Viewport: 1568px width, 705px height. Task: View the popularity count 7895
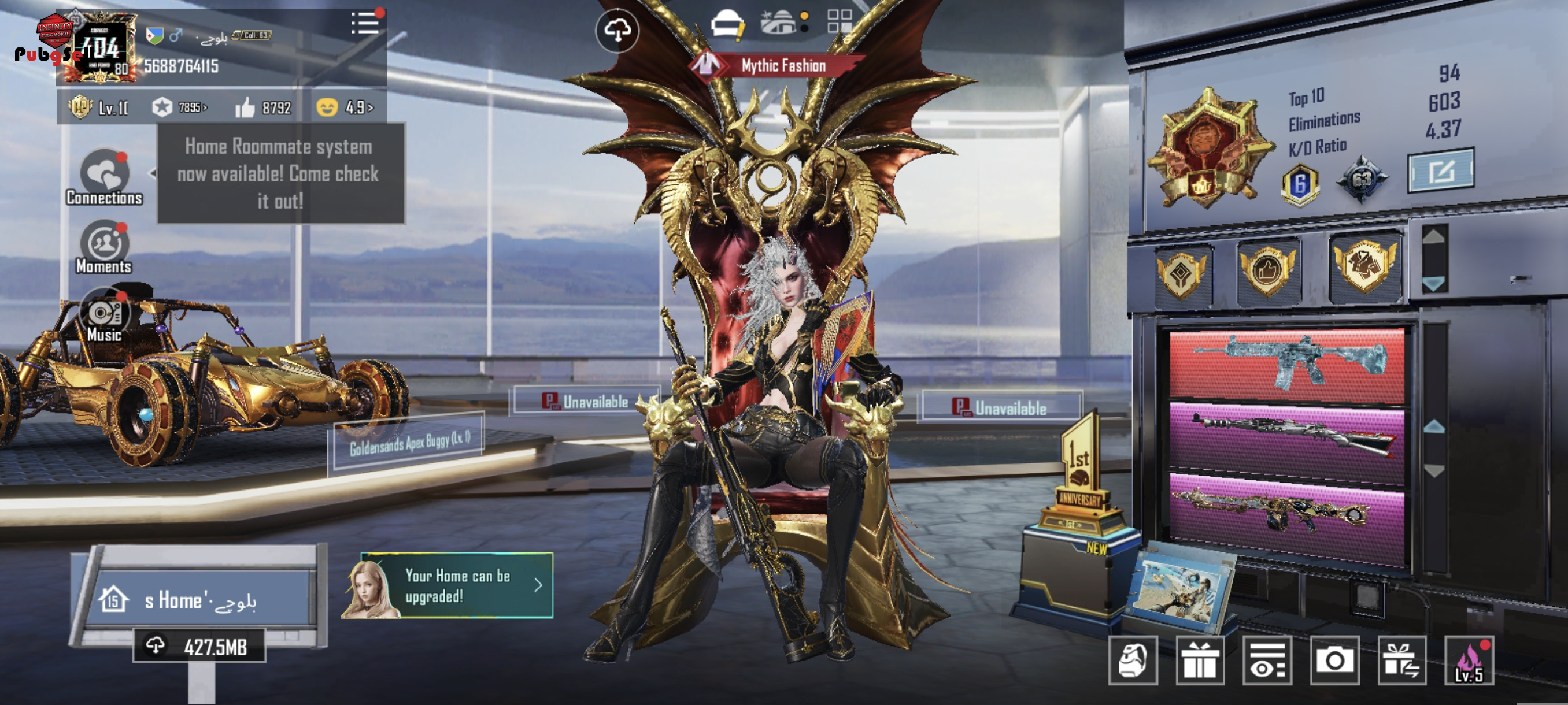click(x=180, y=107)
